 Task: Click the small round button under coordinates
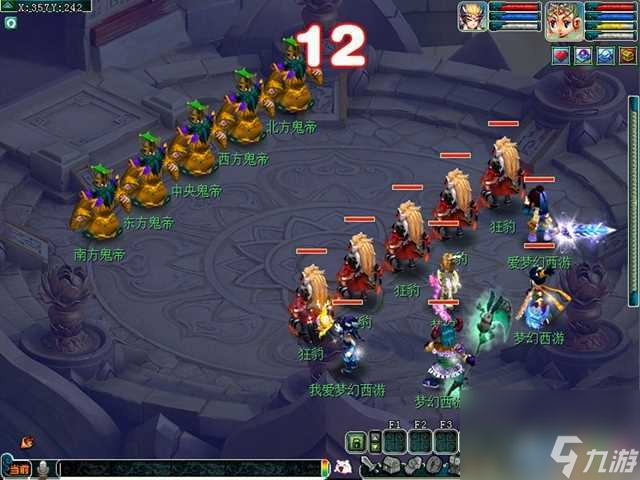(9, 21)
